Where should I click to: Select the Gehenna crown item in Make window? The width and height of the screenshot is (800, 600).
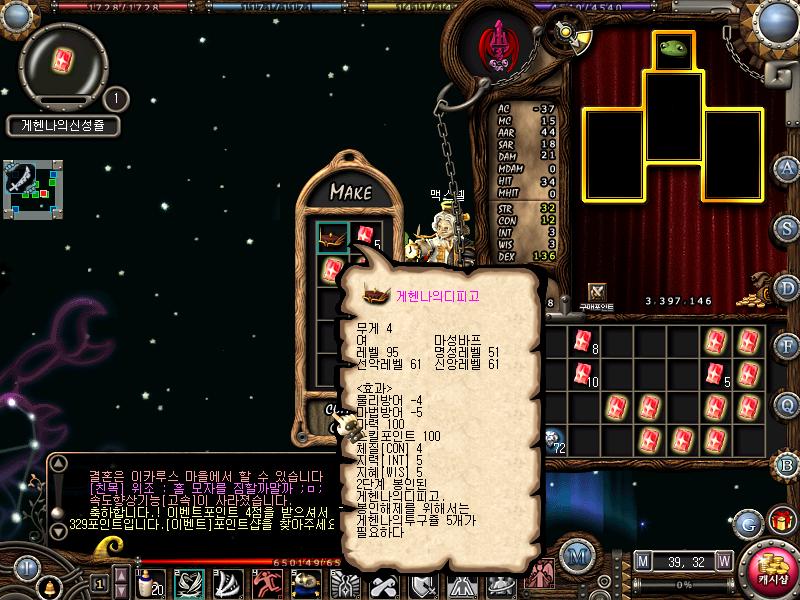tap(332, 238)
